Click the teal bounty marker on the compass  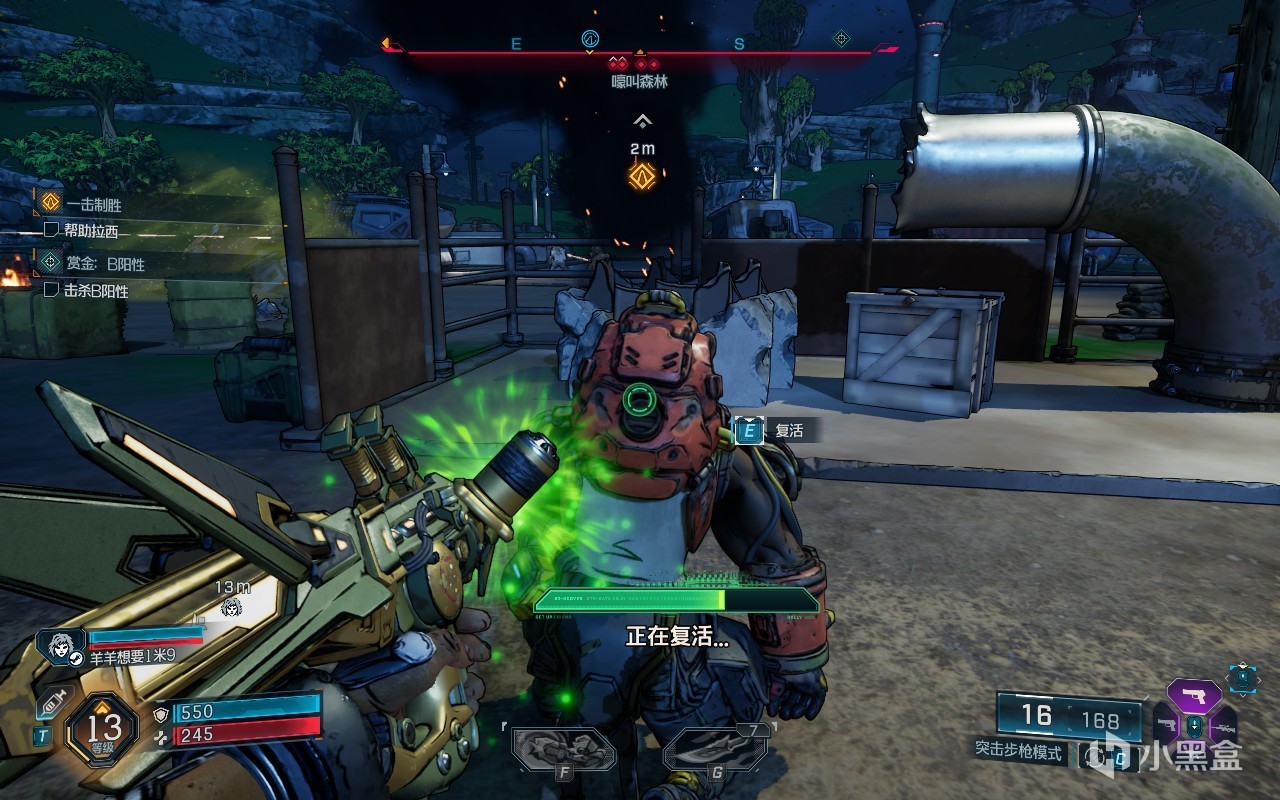point(841,40)
